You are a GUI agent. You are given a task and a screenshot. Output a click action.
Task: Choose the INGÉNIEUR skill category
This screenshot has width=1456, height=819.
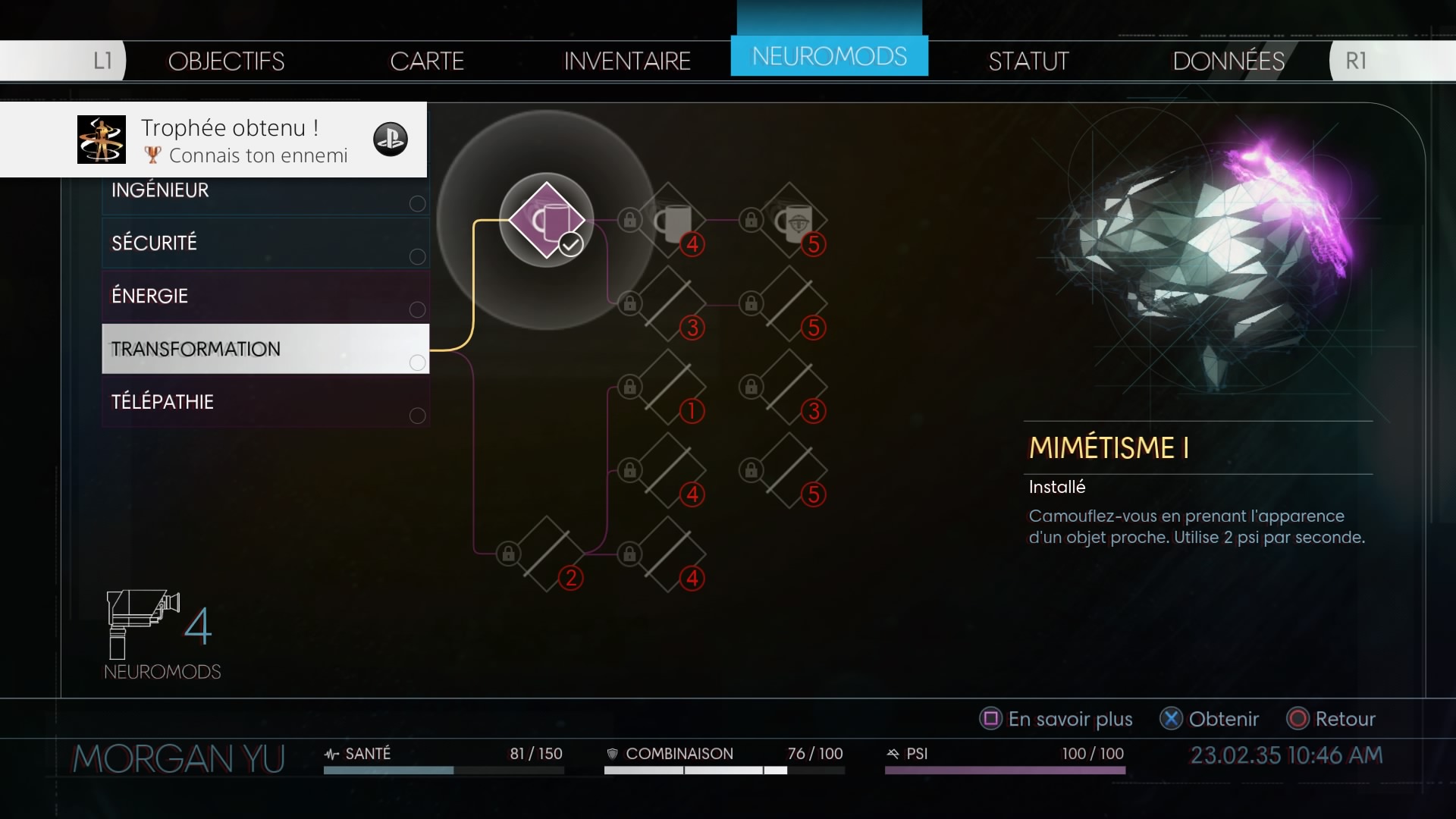(265, 191)
